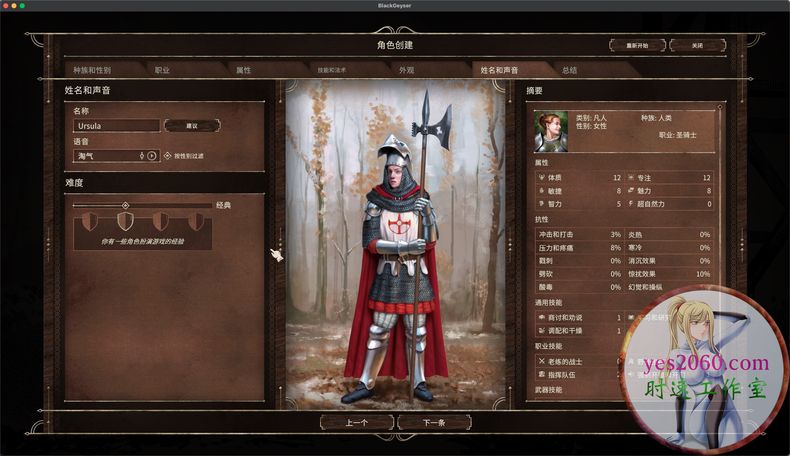
Task: Play the voice sample preview
Action: pos(152,156)
